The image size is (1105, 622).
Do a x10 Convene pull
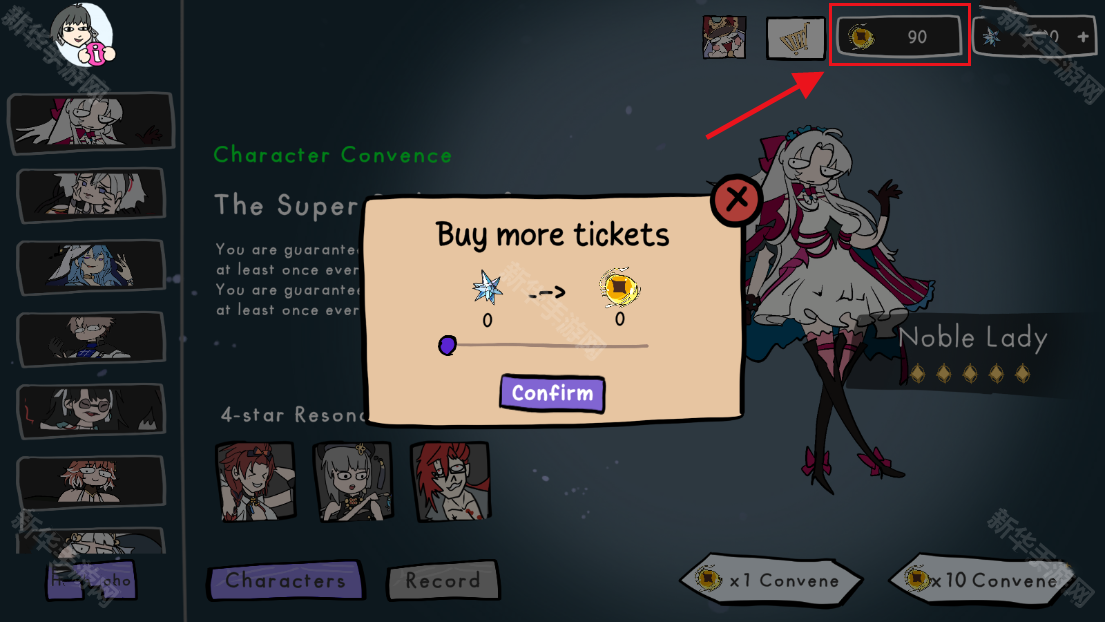982,580
